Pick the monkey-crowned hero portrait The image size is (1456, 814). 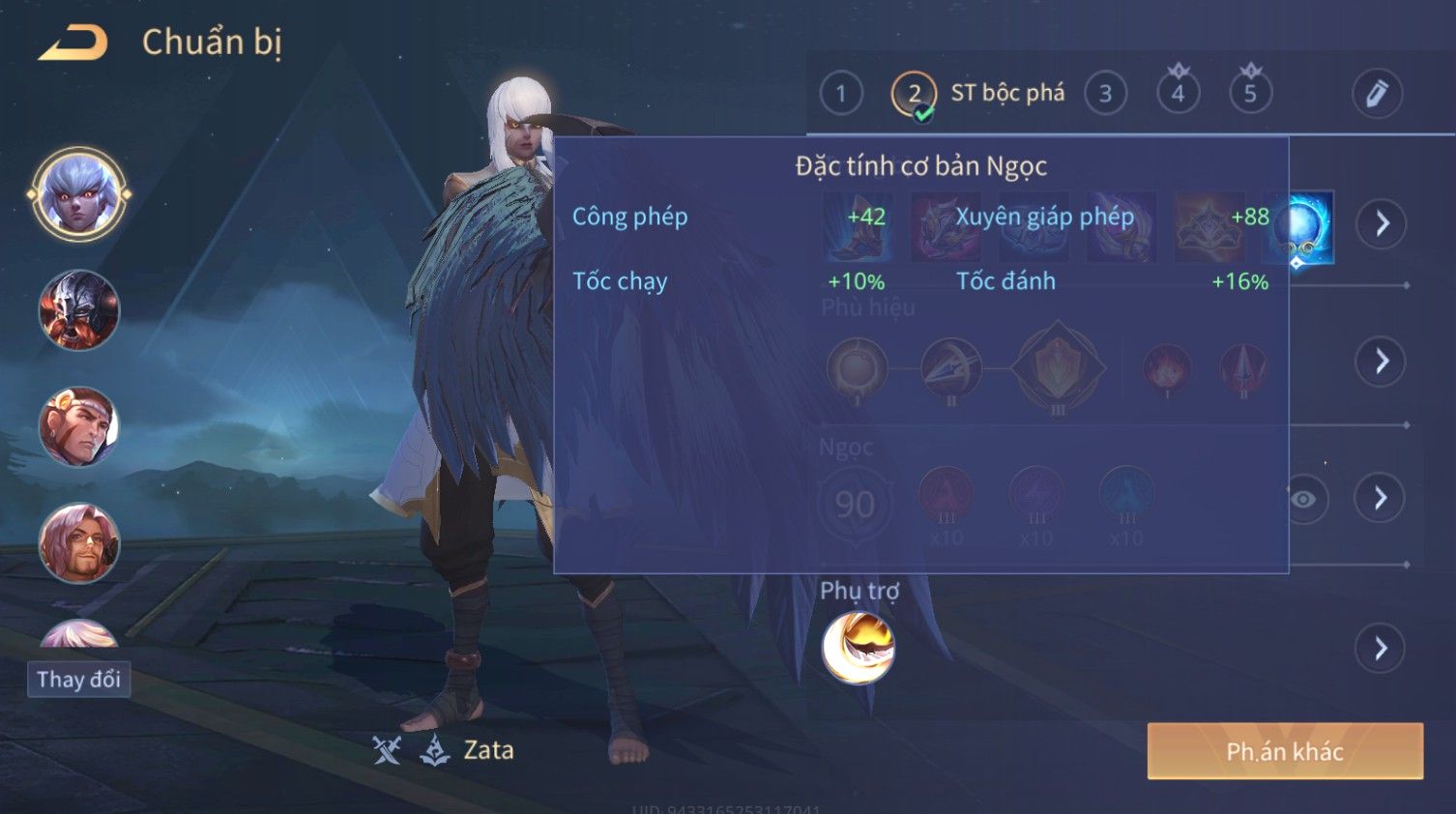click(x=79, y=426)
